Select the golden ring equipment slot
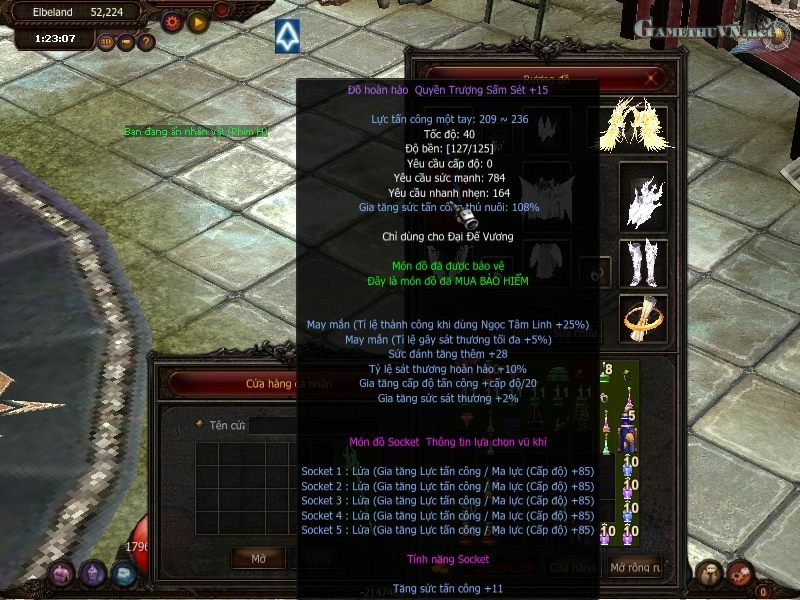Screen dimensions: 800x600 [641, 318]
